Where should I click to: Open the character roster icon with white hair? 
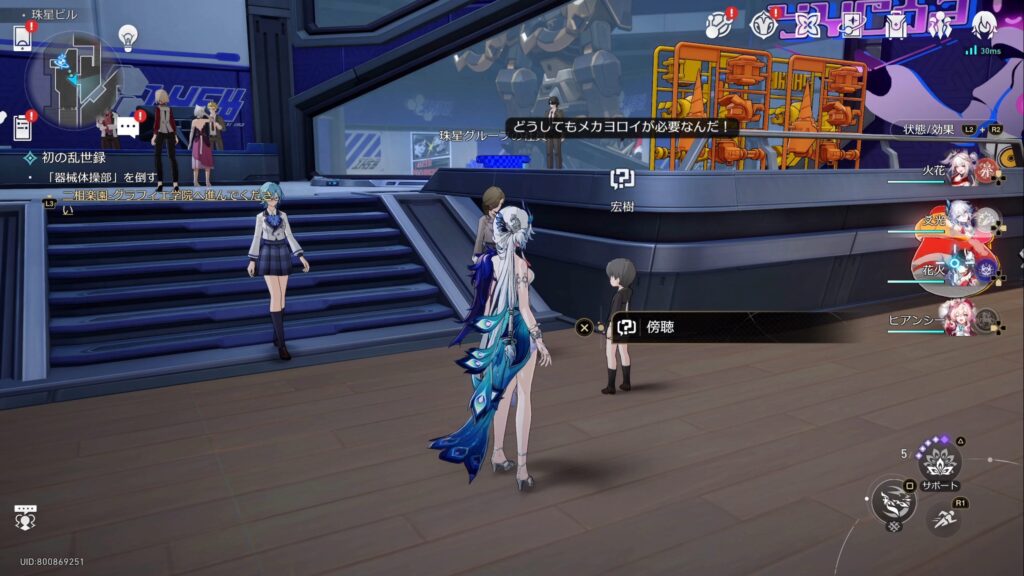pos(985,25)
